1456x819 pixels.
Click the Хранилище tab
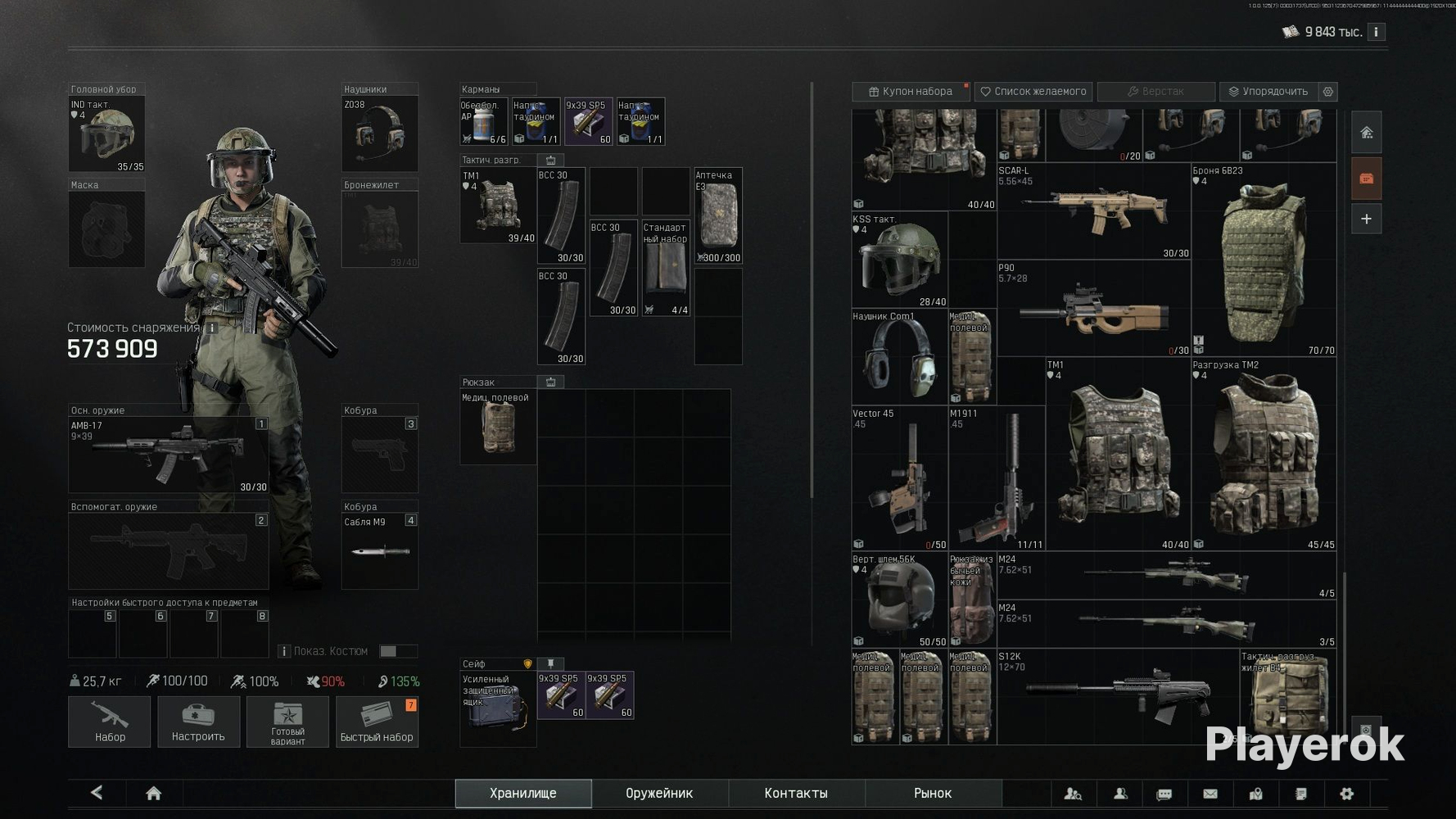(523, 793)
